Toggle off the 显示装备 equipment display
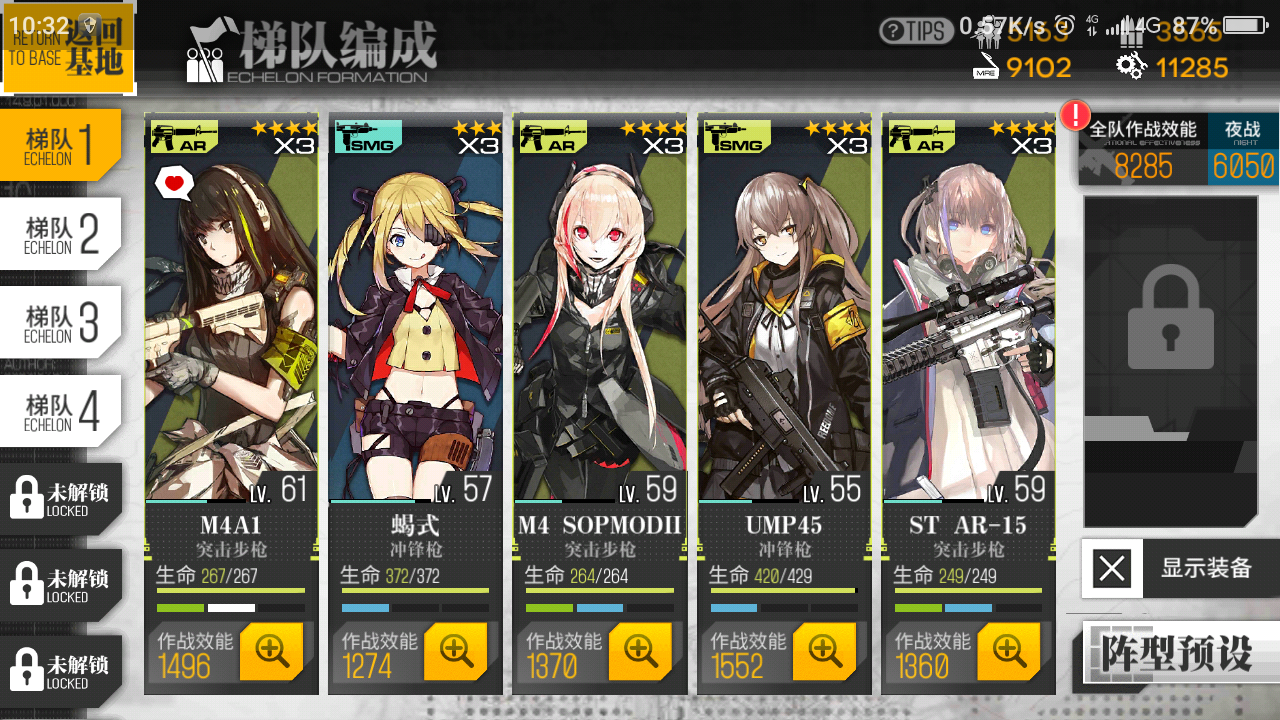The image size is (1280, 720). (x=1113, y=568)
